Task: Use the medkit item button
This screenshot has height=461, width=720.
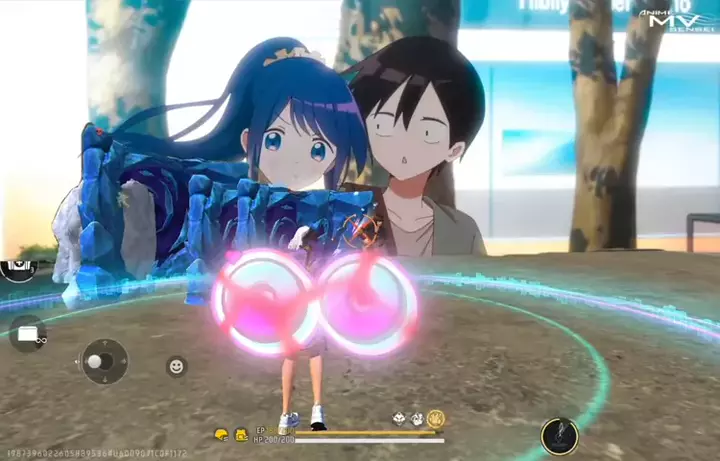Action: coord(15,269)
